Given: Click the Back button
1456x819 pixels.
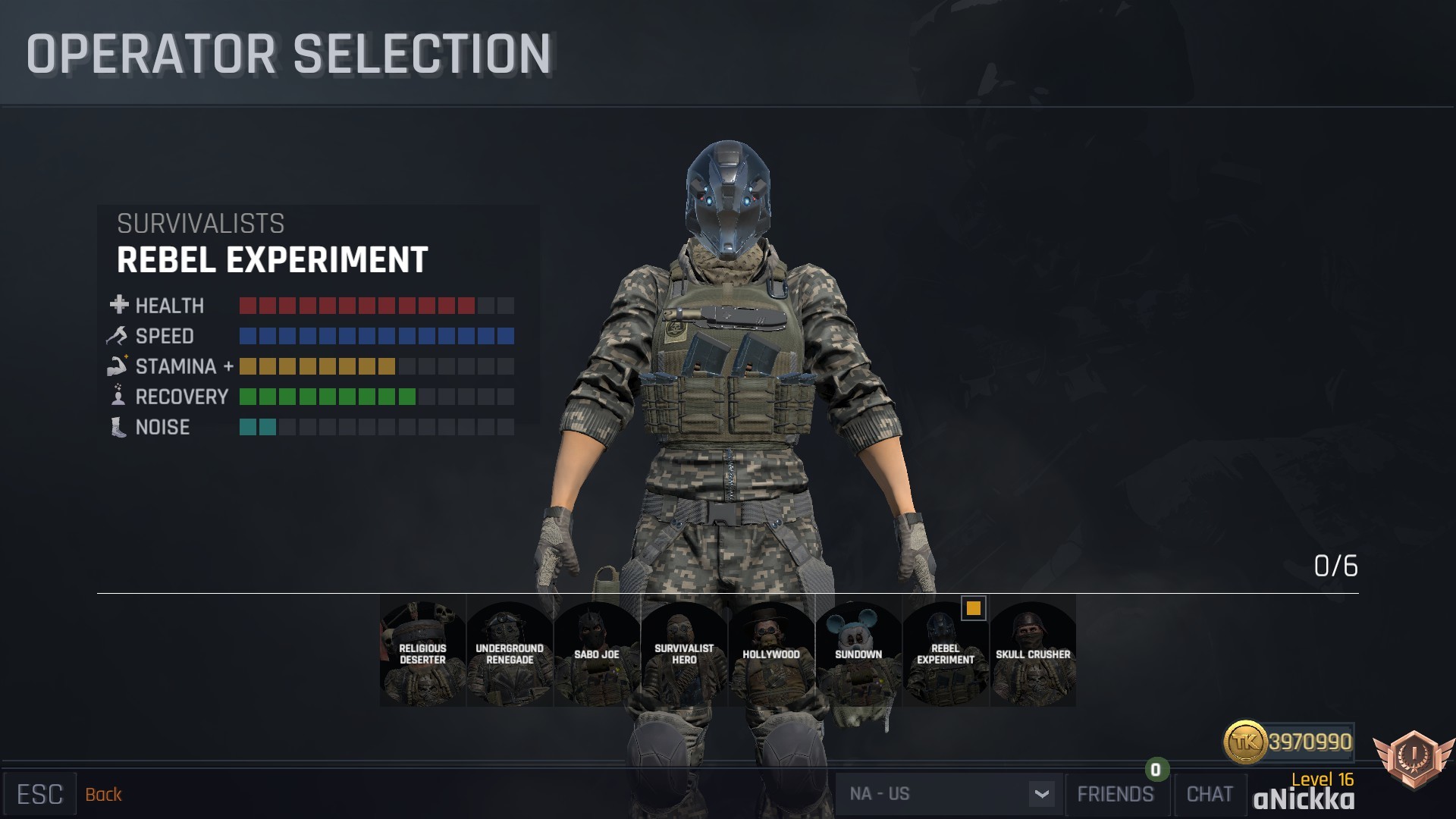Looking at the screenshot, I should [x=104, y=794].
